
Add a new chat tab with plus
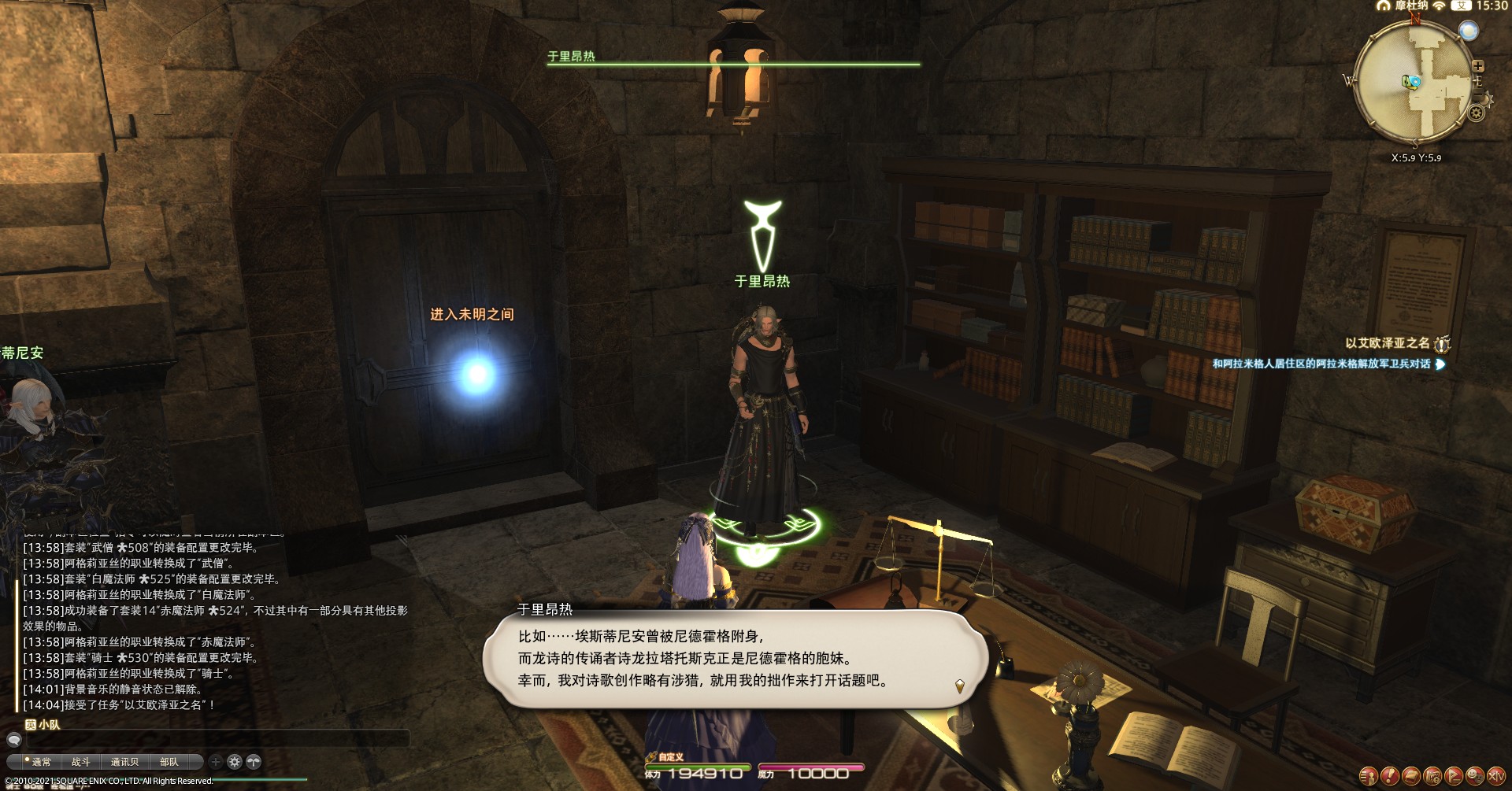coord(216,762)
